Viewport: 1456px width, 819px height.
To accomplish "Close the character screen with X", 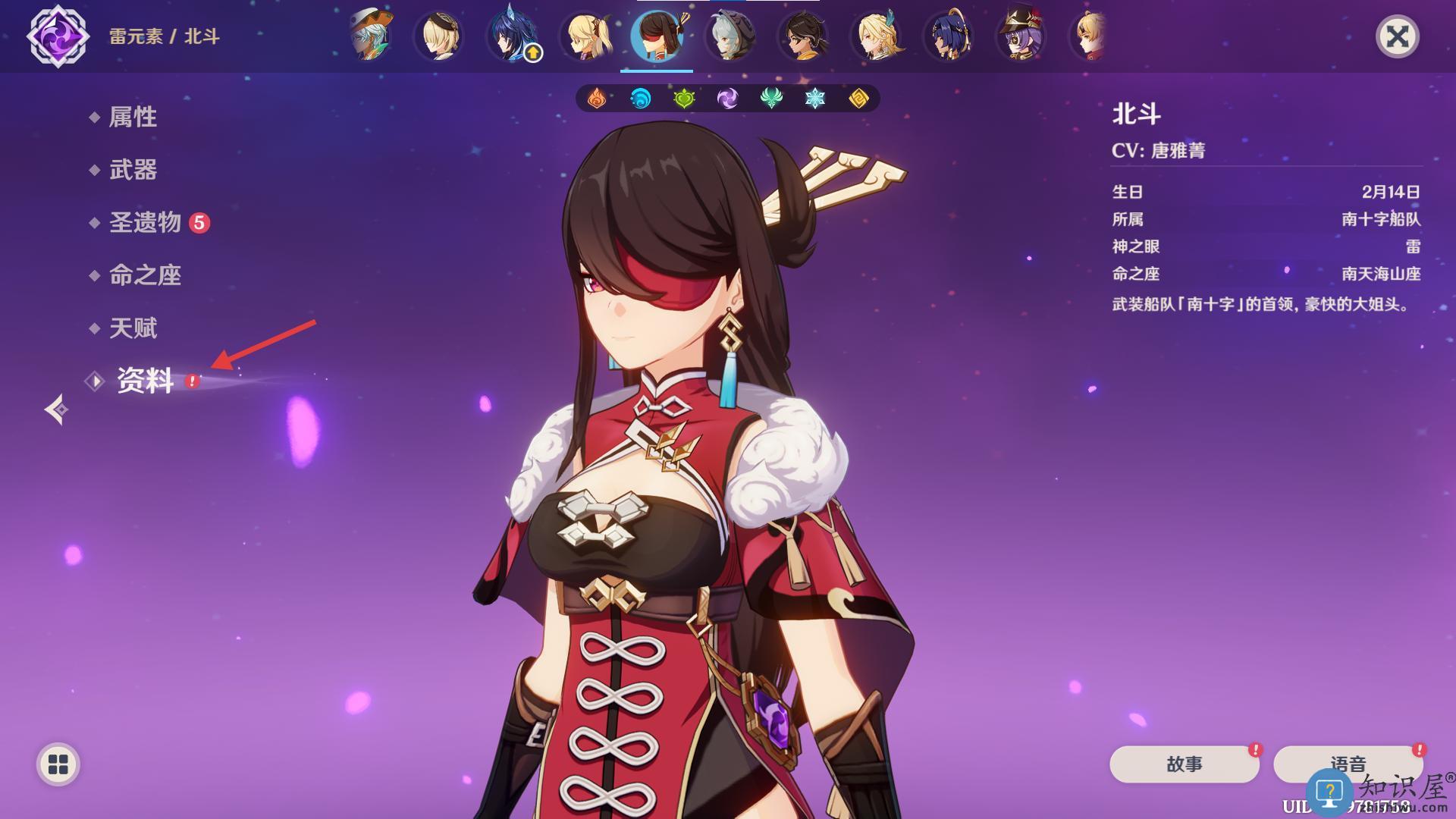I will pos(1397,36).
